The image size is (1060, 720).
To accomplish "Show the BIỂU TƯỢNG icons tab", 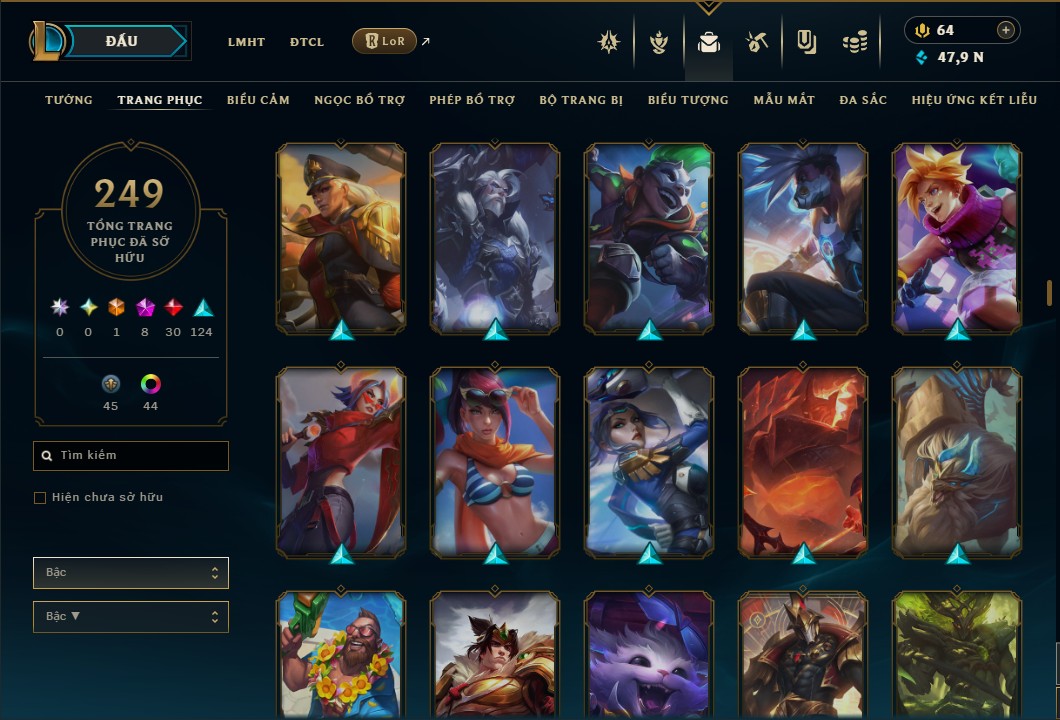I will pos(688,100).
